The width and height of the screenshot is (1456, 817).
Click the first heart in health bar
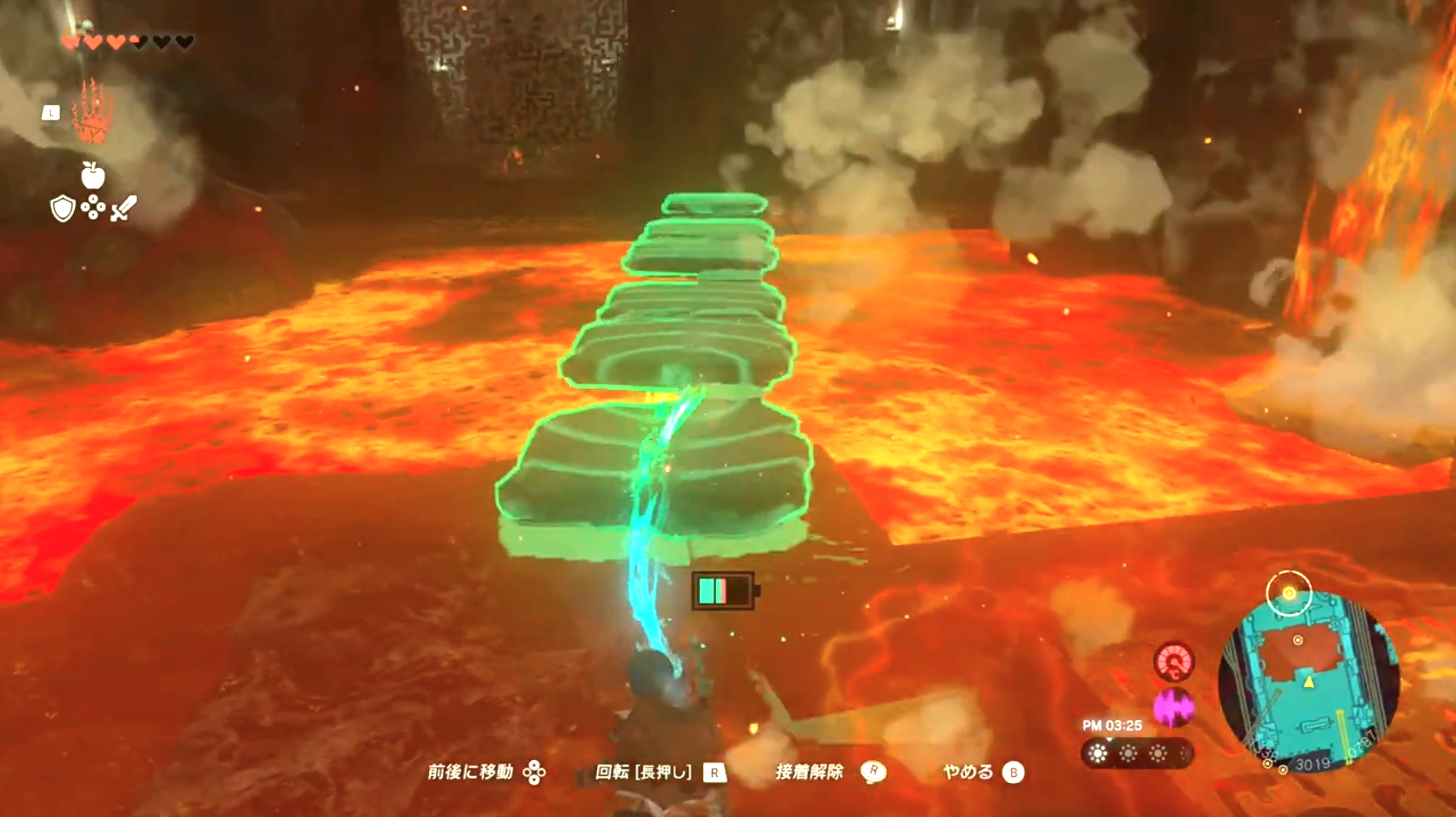coord(69,40)
